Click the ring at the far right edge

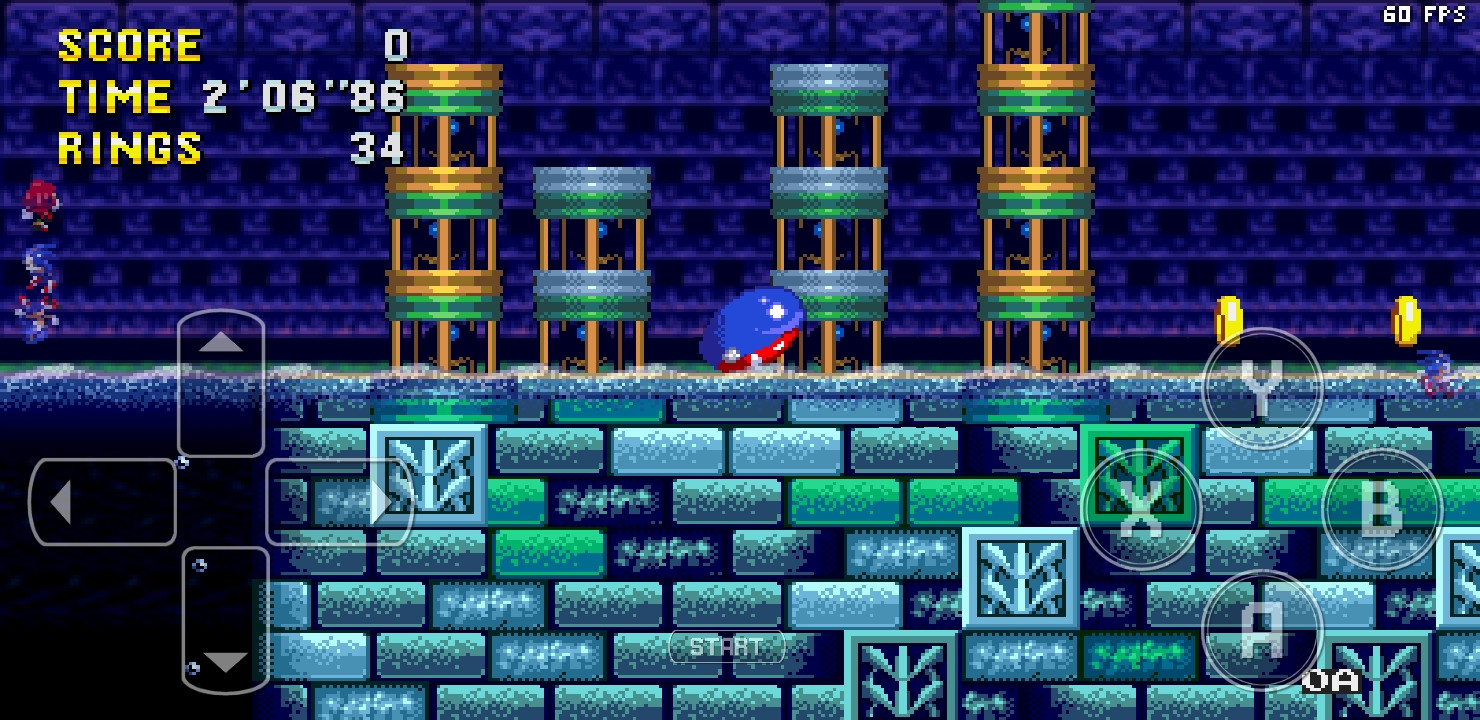click(1407, 318)
